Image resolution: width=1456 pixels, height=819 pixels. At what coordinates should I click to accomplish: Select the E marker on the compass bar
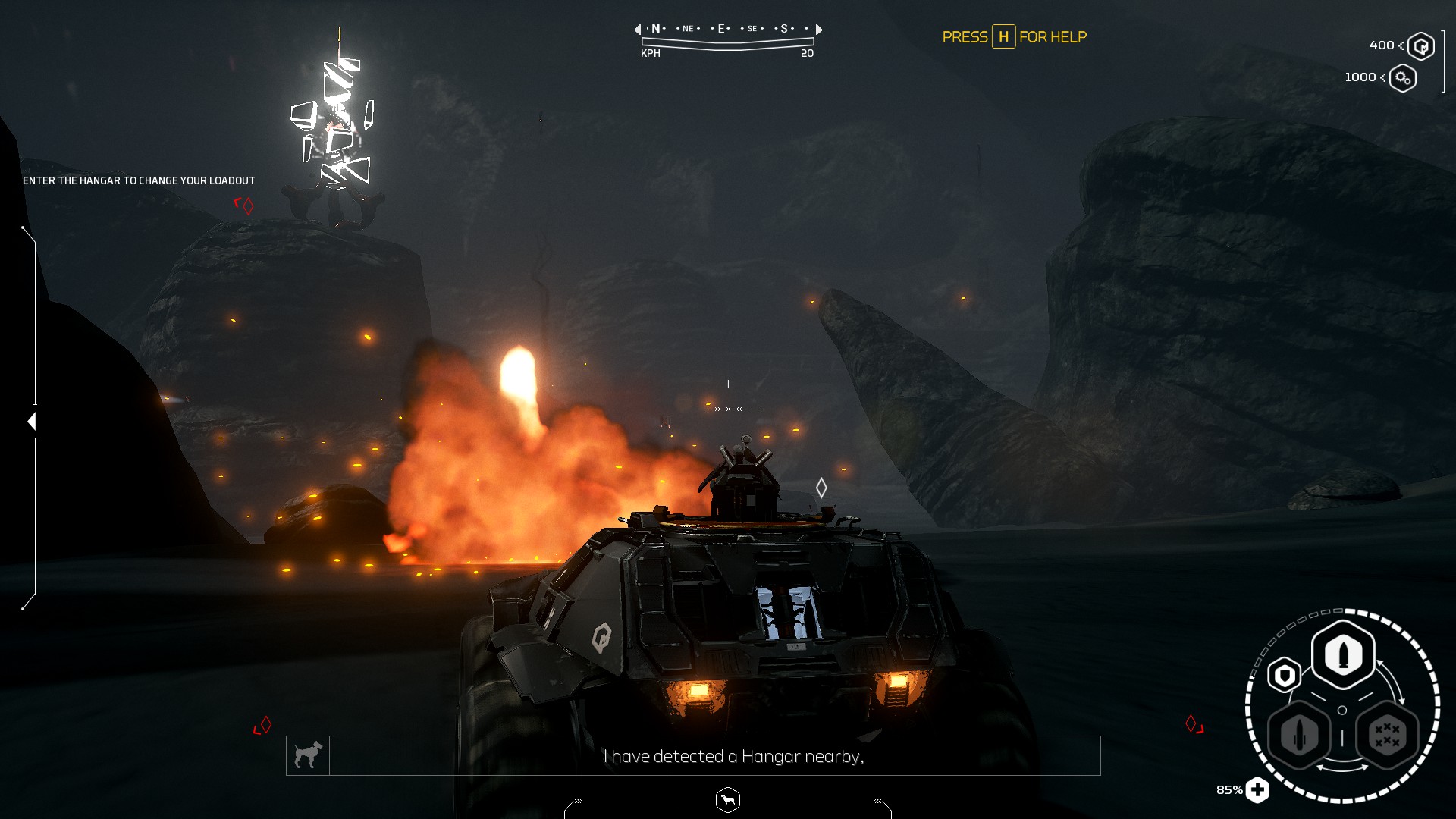tap(720, 28)
